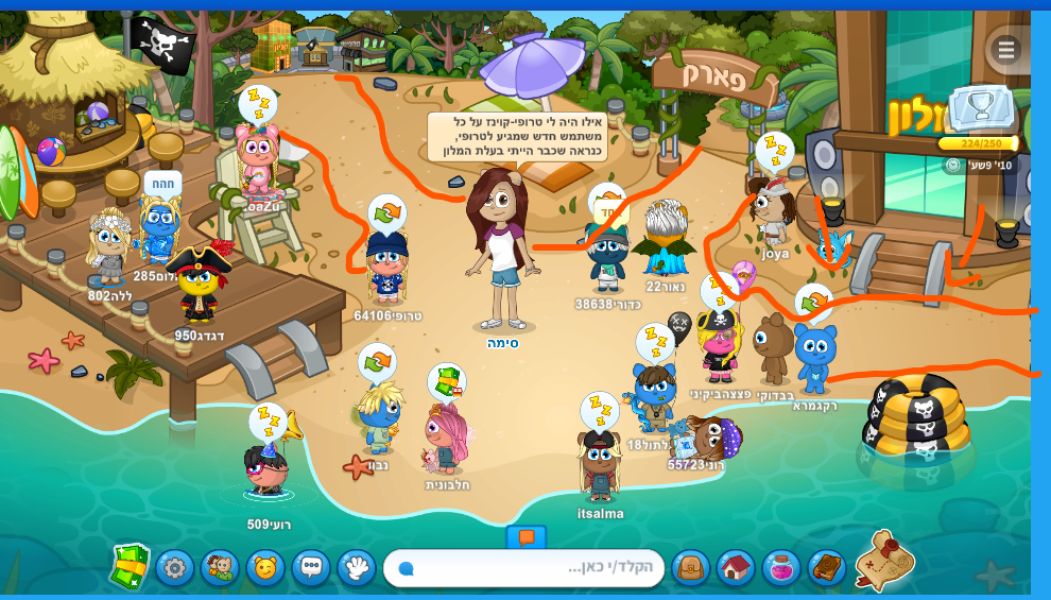
Task: Open the backpack inventory
Action: pos(690,569)
